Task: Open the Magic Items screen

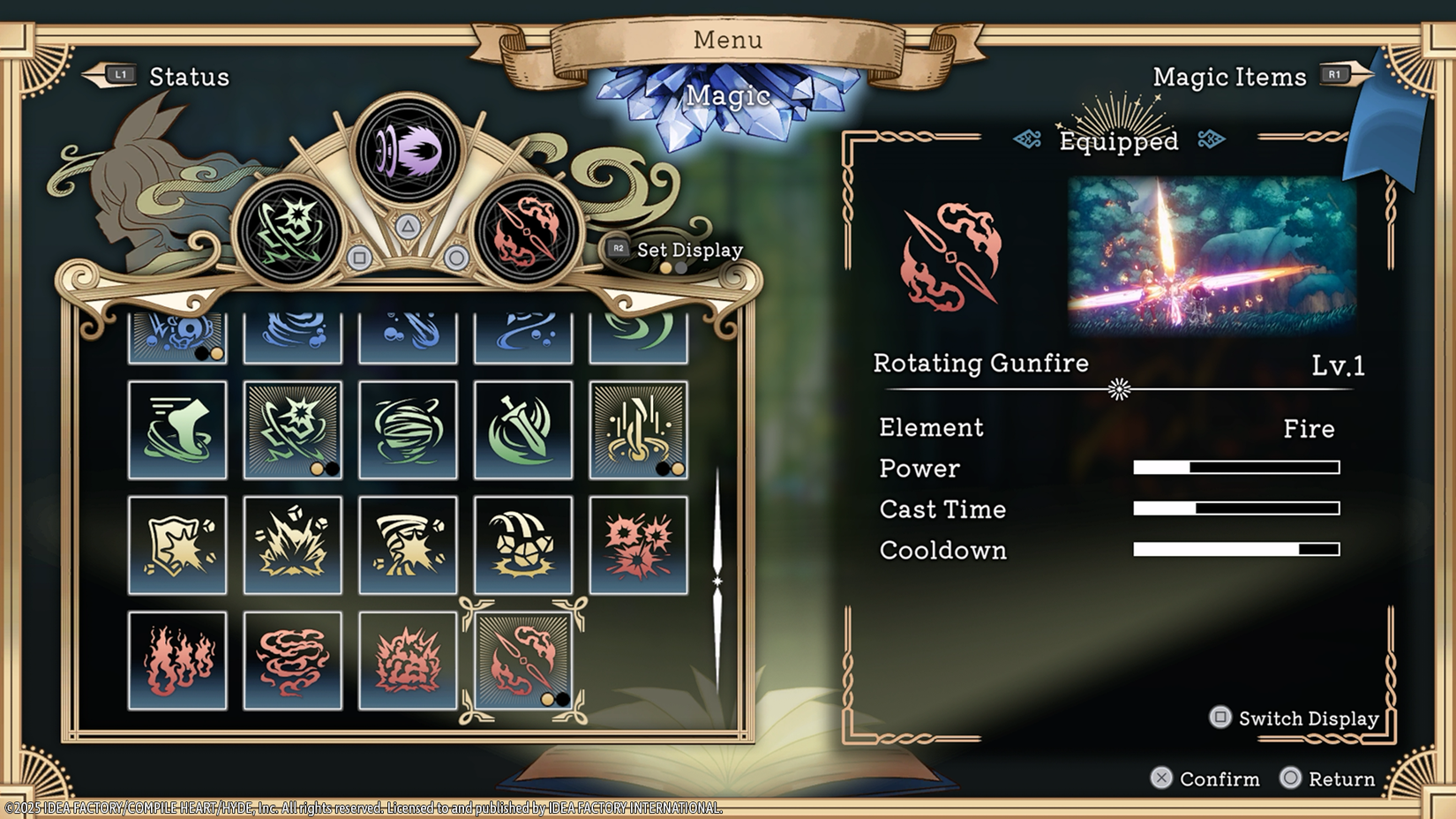Action: (x=1229, y=78)
